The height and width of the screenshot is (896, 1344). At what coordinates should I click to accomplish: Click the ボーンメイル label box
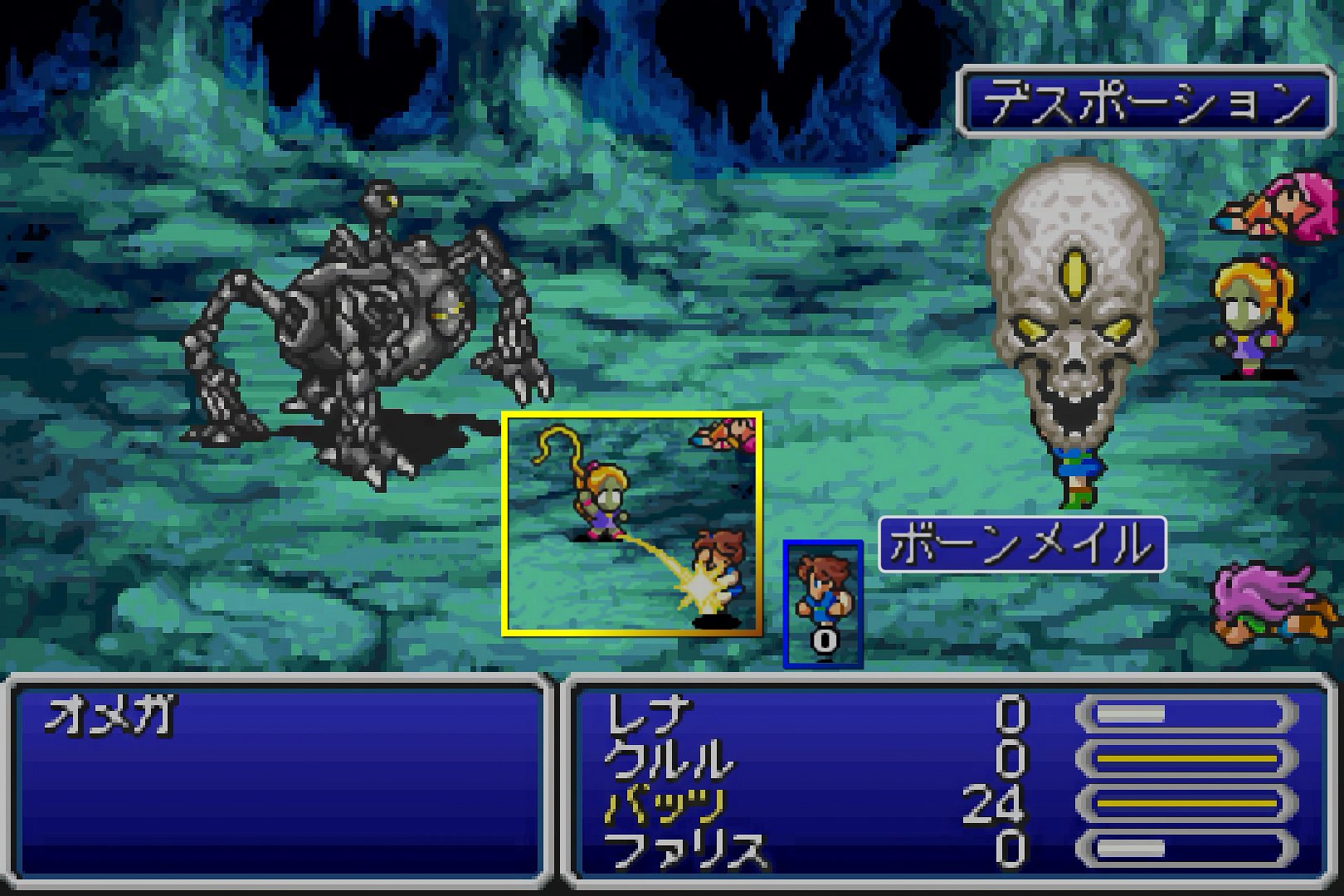pos(1022,544)
